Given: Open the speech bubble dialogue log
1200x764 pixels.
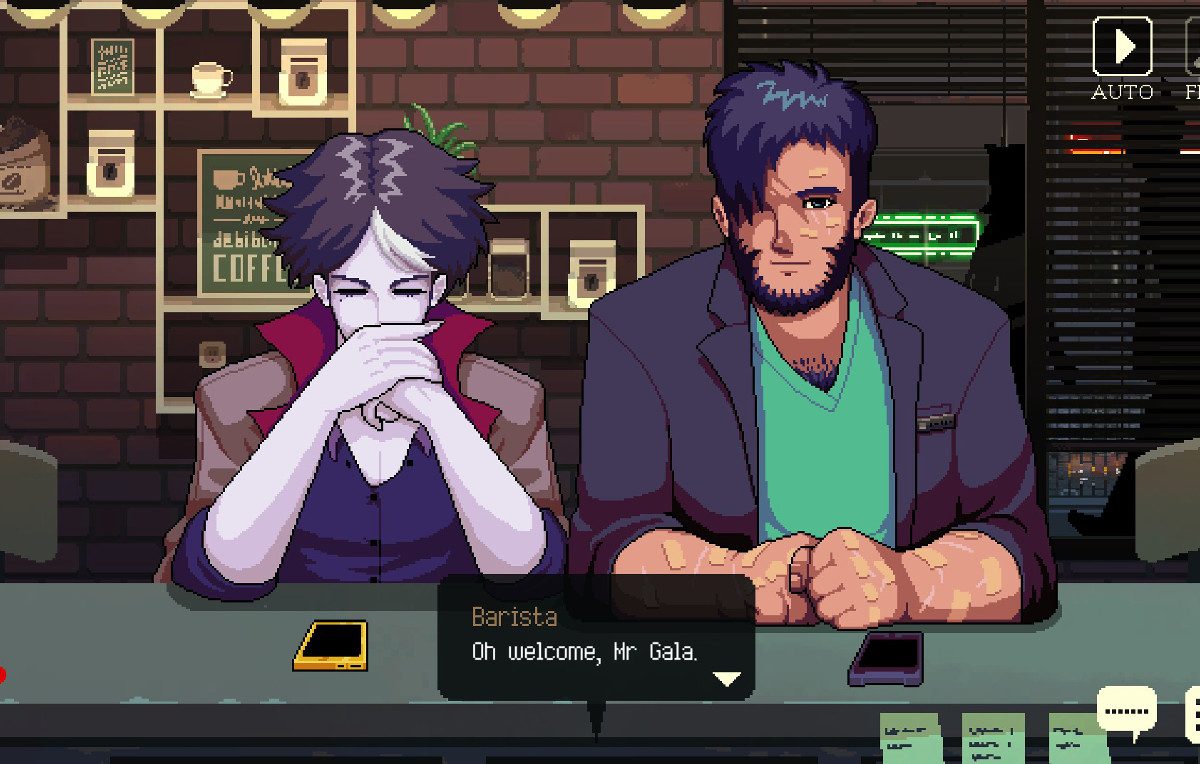Looking at the screenshot, I should pos(1127,711).
